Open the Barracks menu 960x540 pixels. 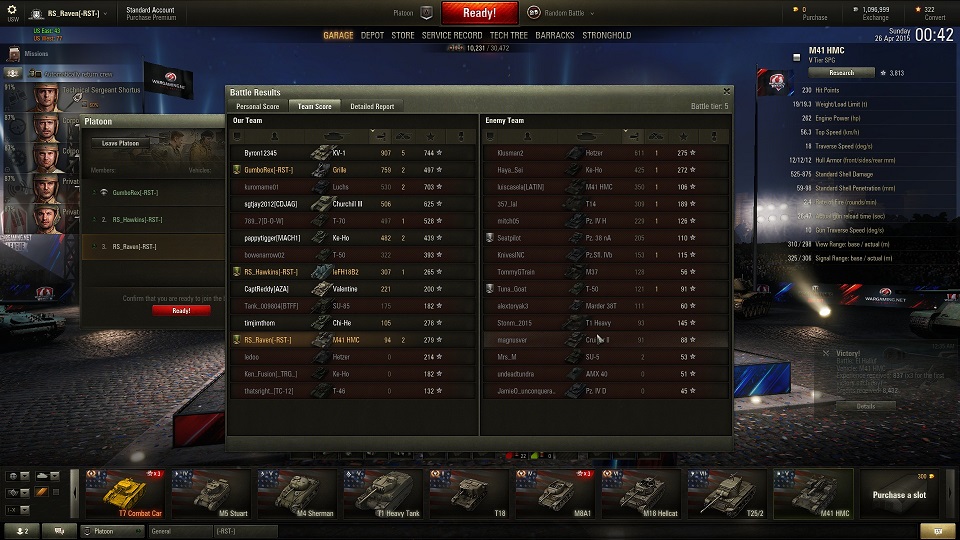[x=555, y=35]
